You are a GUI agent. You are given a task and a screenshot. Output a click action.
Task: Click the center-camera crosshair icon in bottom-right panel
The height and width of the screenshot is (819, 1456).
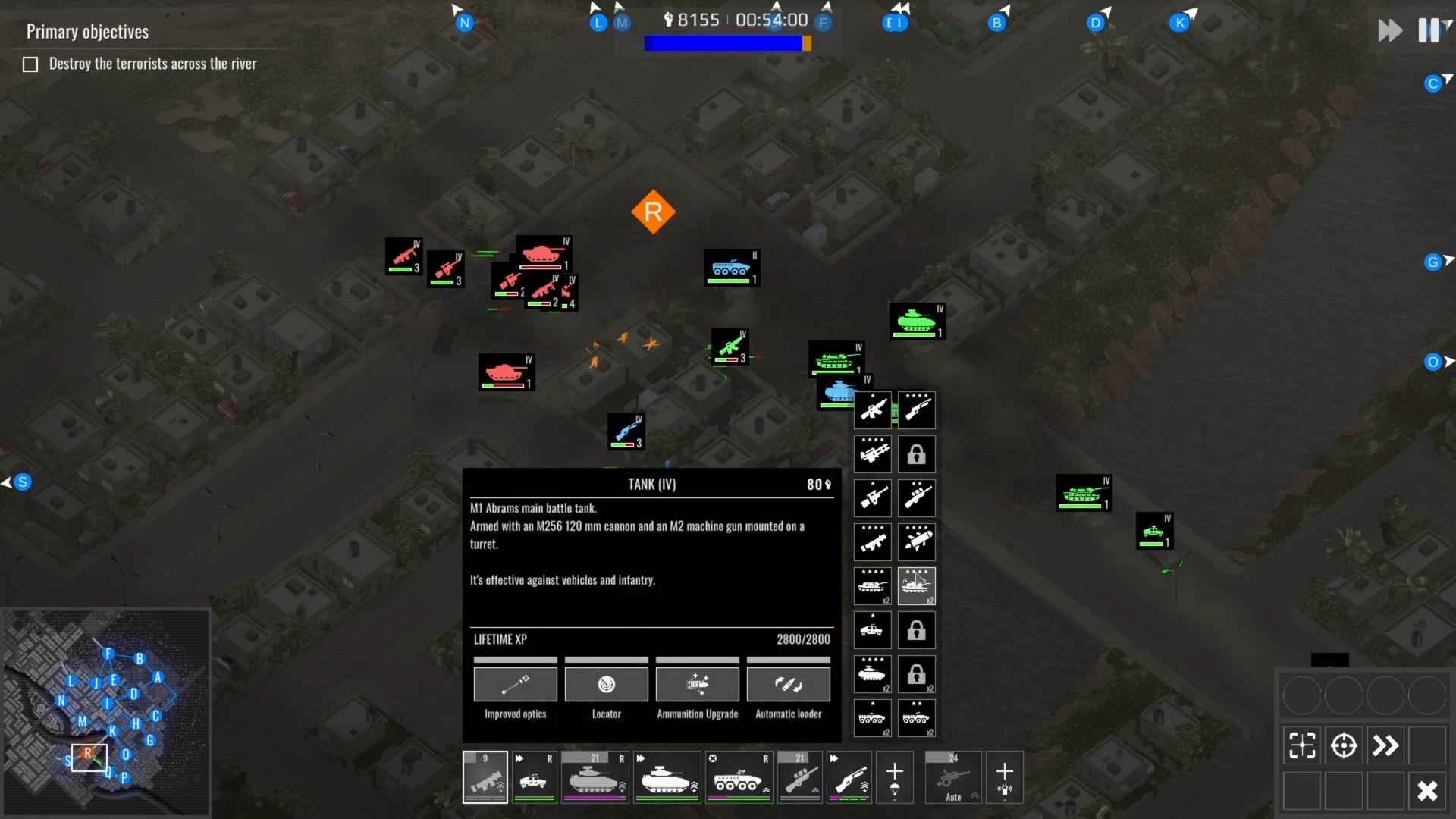point(1303,745)
